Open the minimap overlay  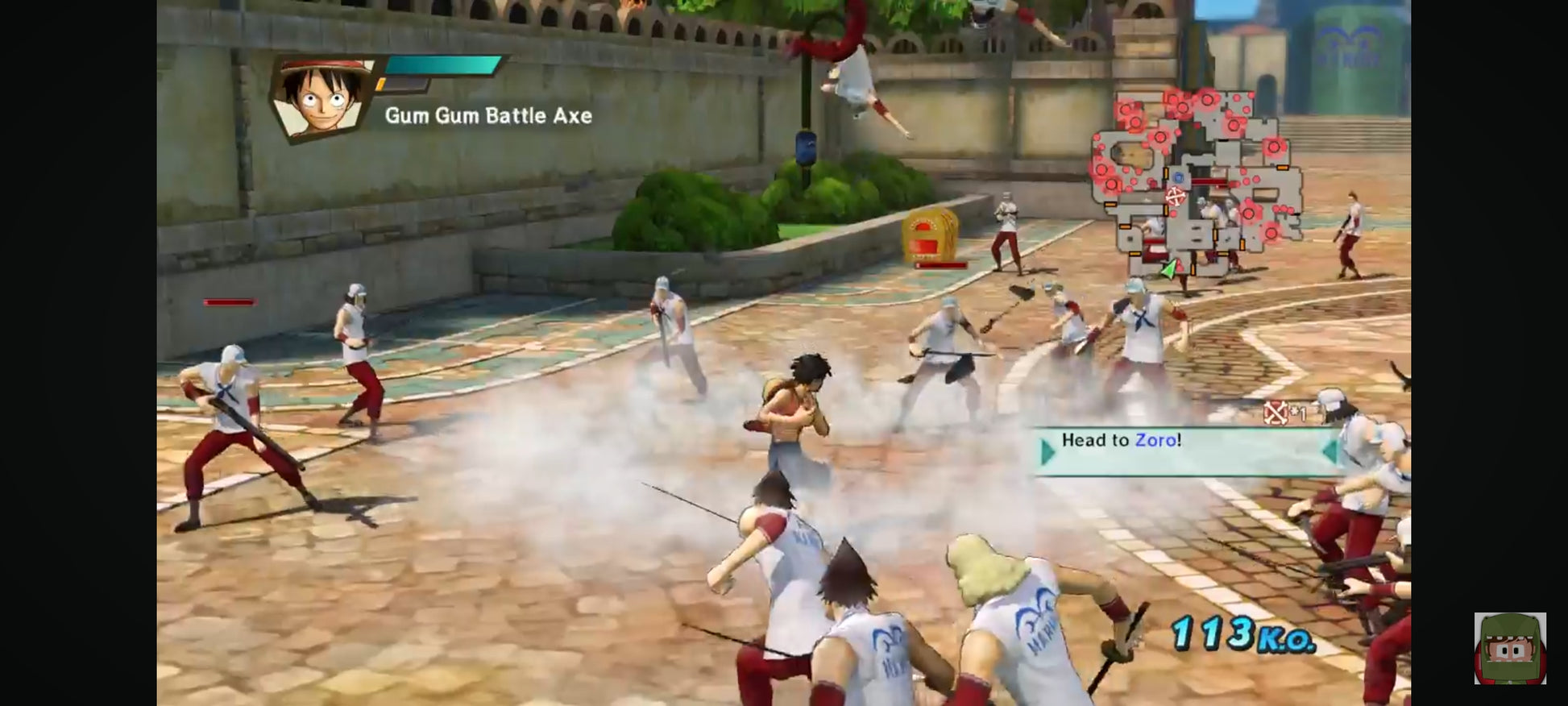1196,182
